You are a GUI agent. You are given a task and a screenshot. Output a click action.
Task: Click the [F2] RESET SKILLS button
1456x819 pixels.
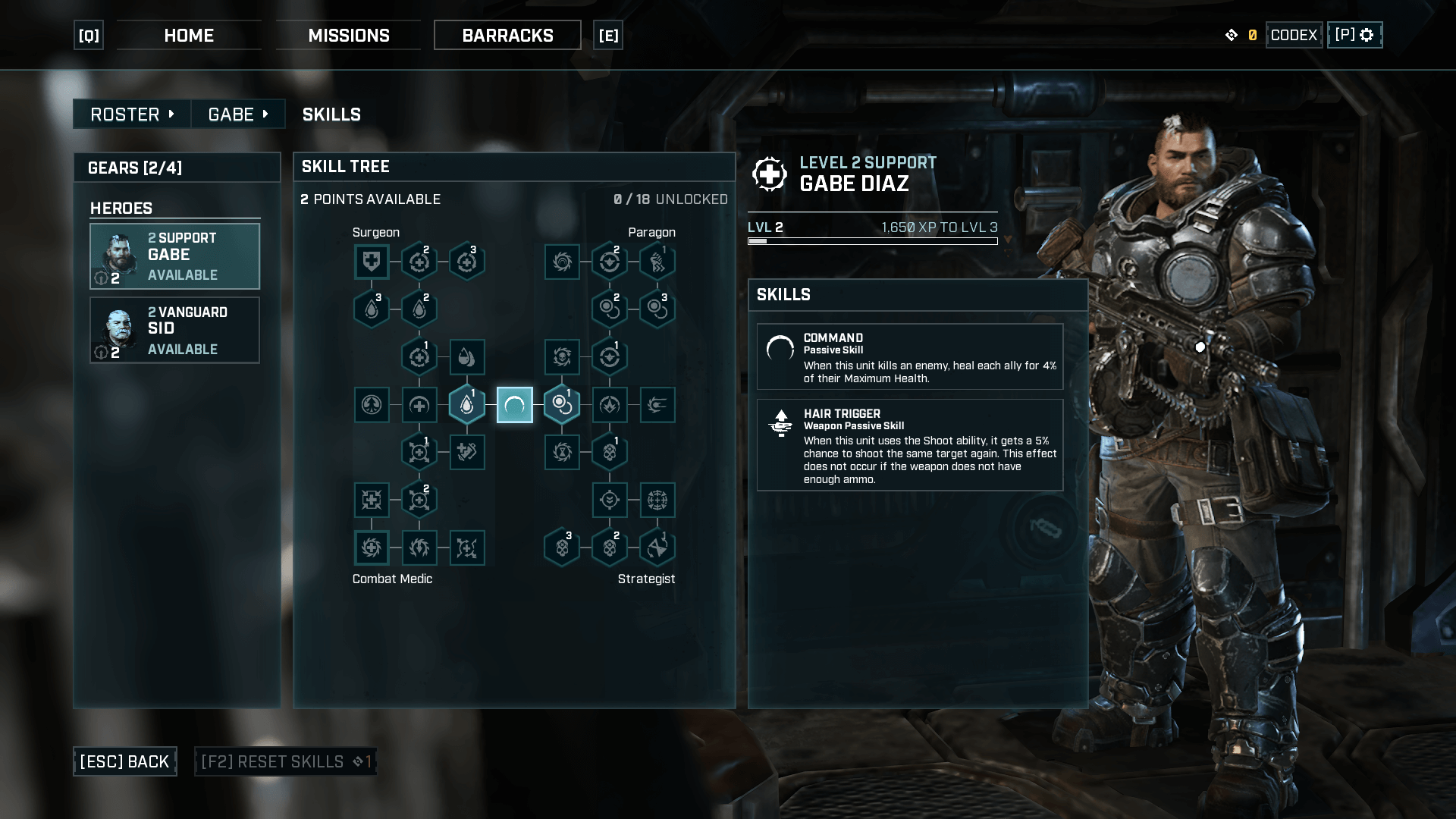pyautogui.click(x=285, y=761)
